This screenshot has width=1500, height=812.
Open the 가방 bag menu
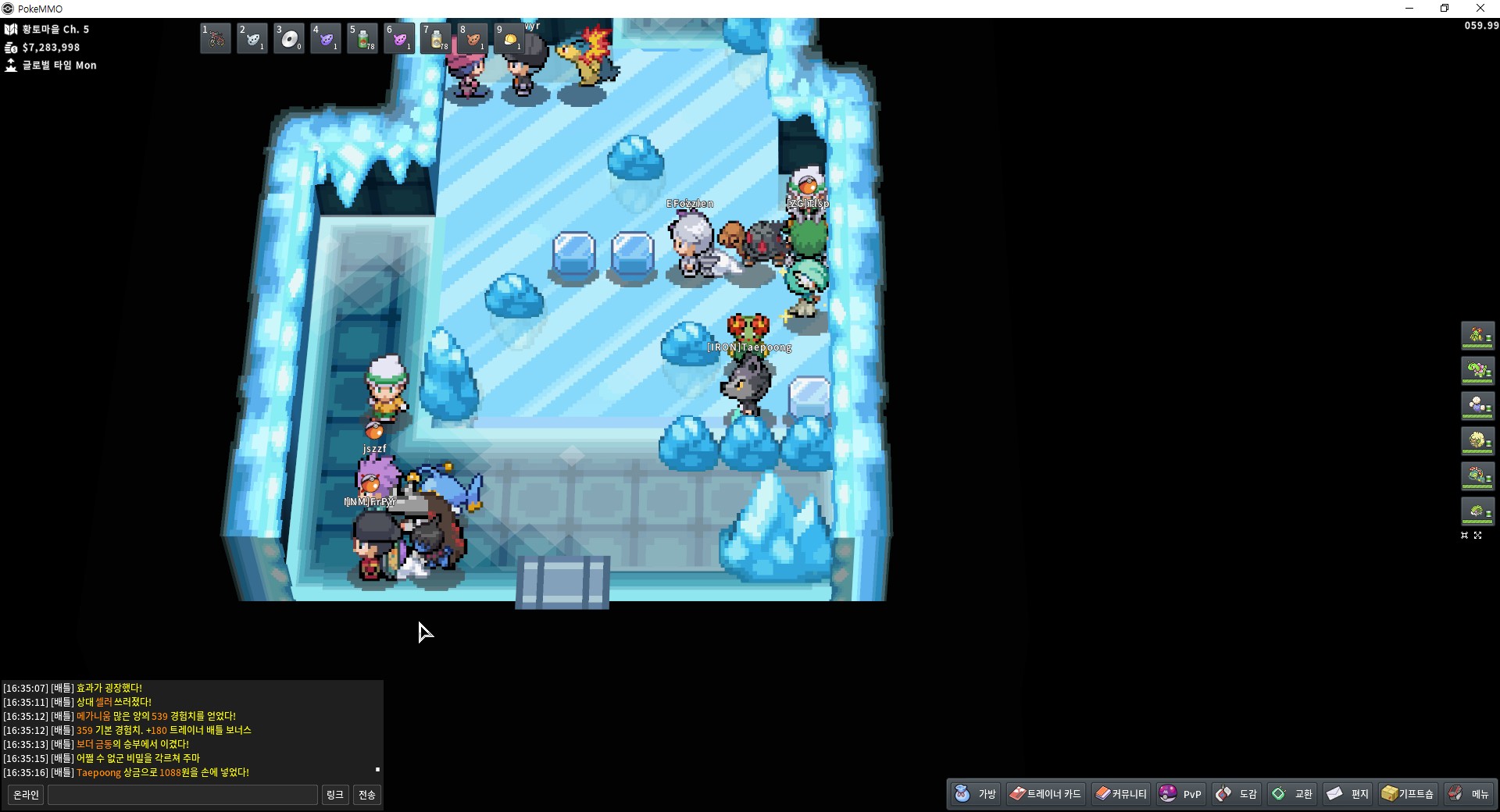(977, 794)
